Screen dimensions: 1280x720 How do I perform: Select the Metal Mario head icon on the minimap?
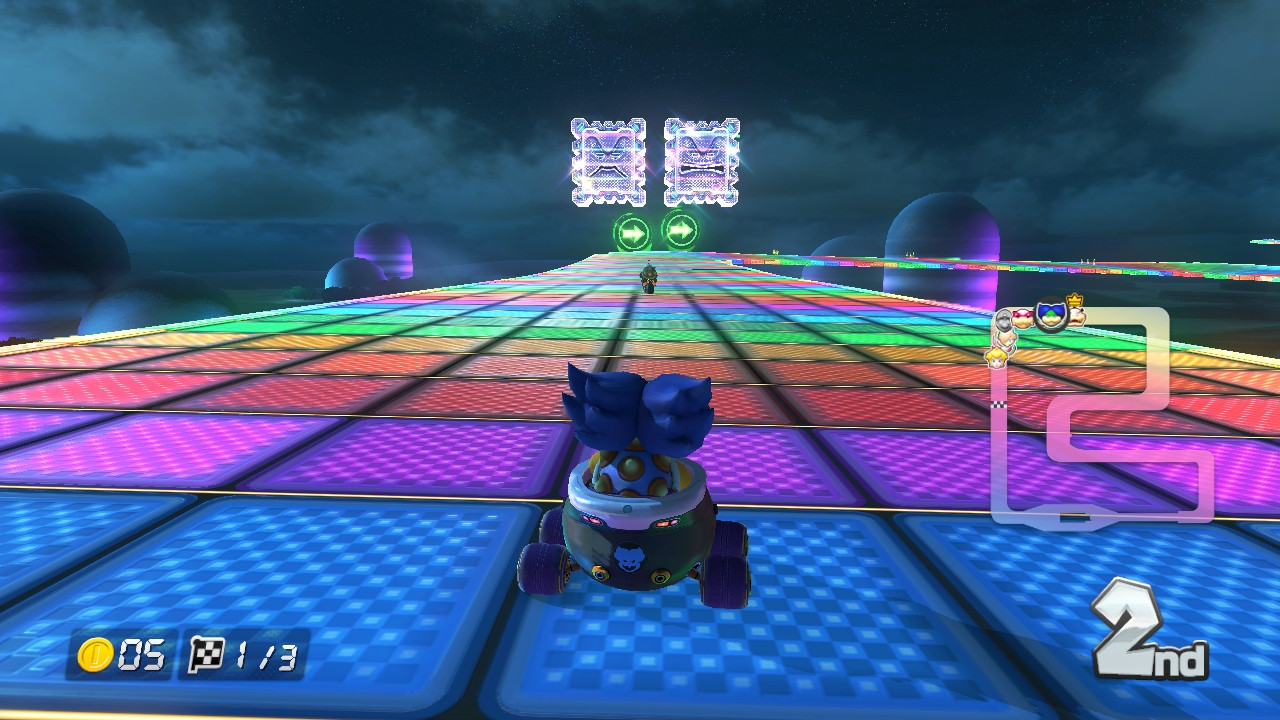(x=1003, y=317)
